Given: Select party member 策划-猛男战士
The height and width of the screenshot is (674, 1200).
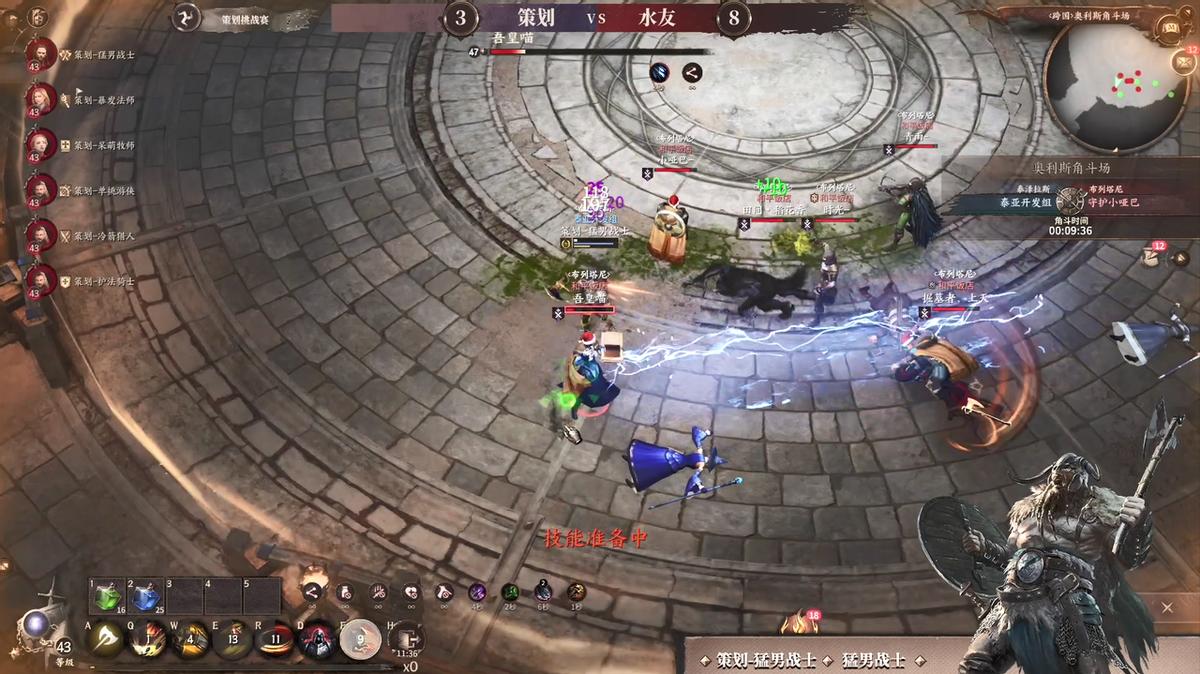Looking at the screenshot, I should (x=41, y=54).
